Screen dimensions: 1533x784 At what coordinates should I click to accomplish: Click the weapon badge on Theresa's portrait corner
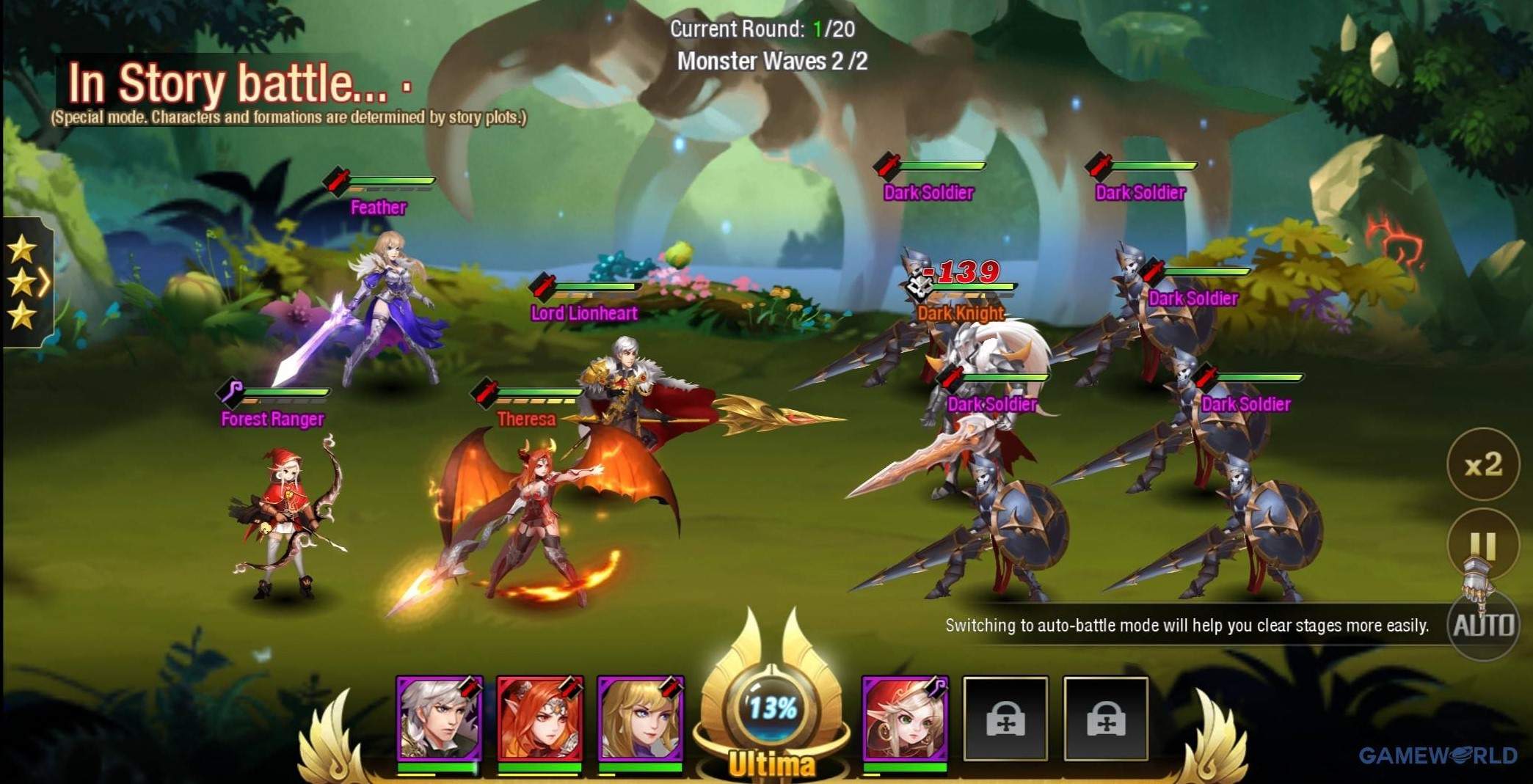(569, 689)
